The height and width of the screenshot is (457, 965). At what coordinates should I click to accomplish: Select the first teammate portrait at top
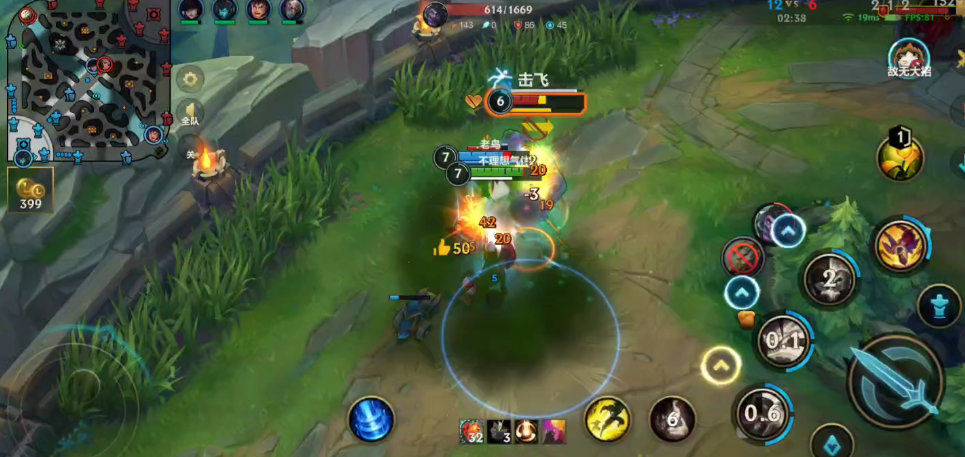pyautogui.click(x=191, y=10)
